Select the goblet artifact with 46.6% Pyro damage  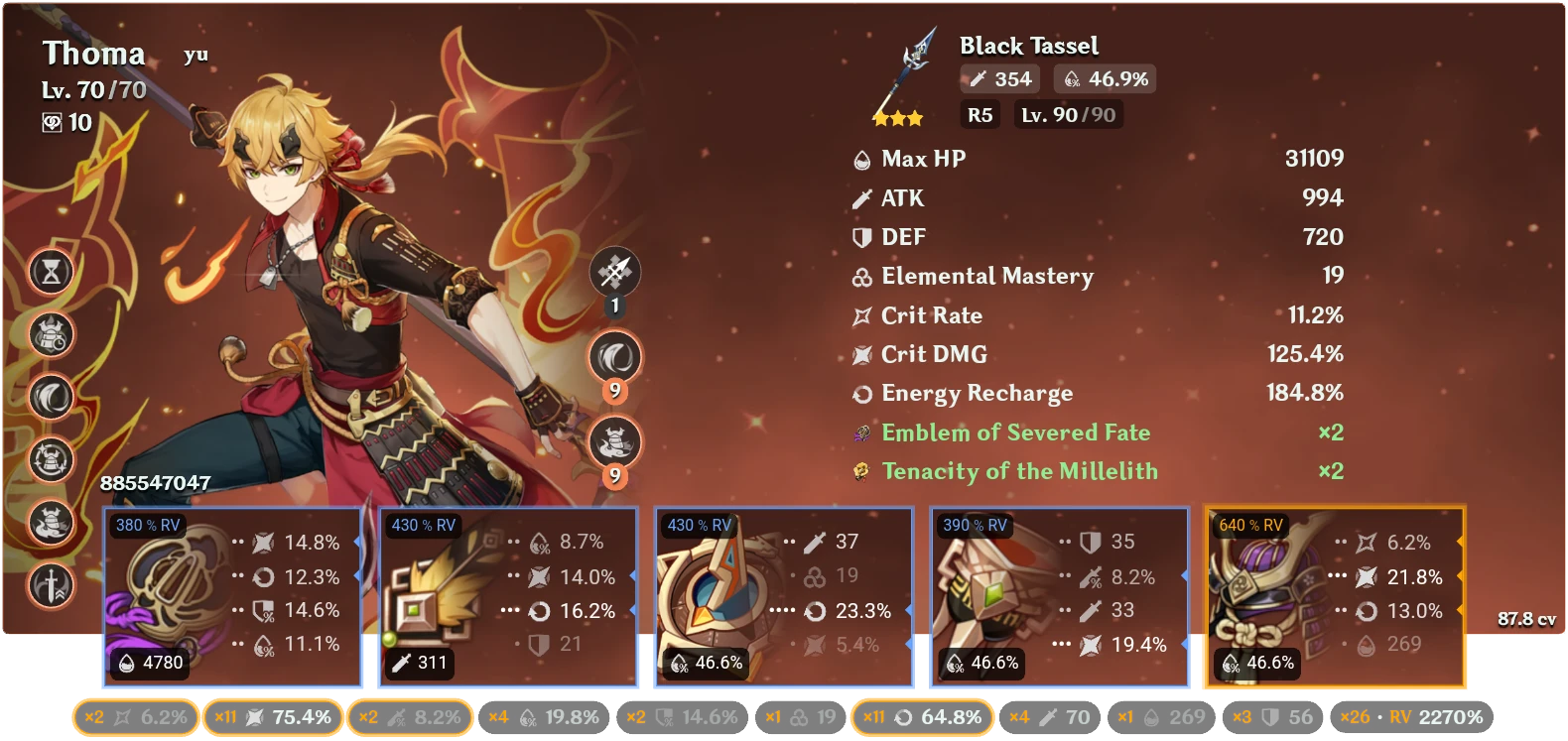point(1059,595)
